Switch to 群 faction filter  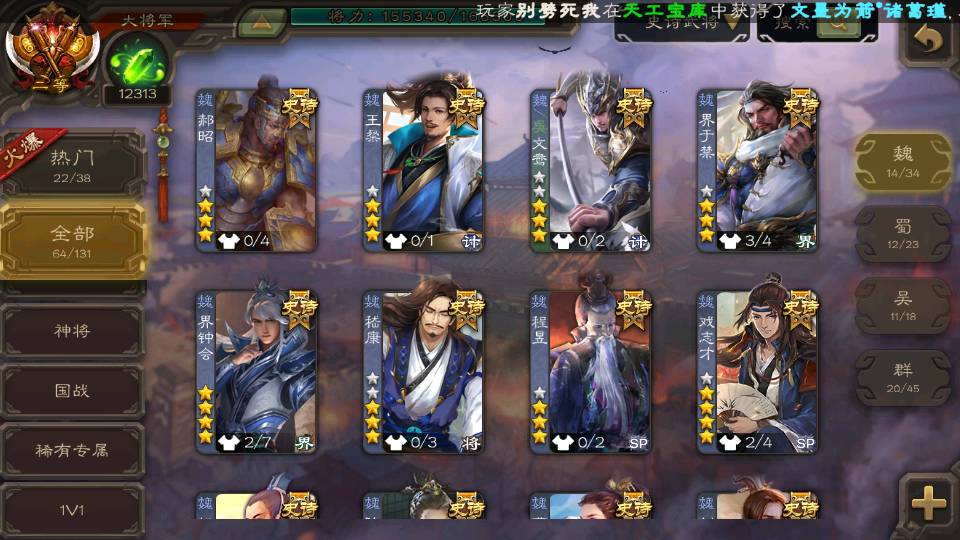(902, 377)
